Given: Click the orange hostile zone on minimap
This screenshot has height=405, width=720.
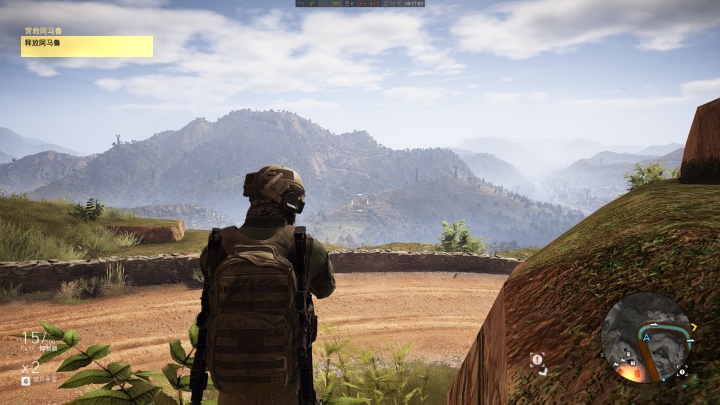Looking at the screenshot, I should 631,371.
